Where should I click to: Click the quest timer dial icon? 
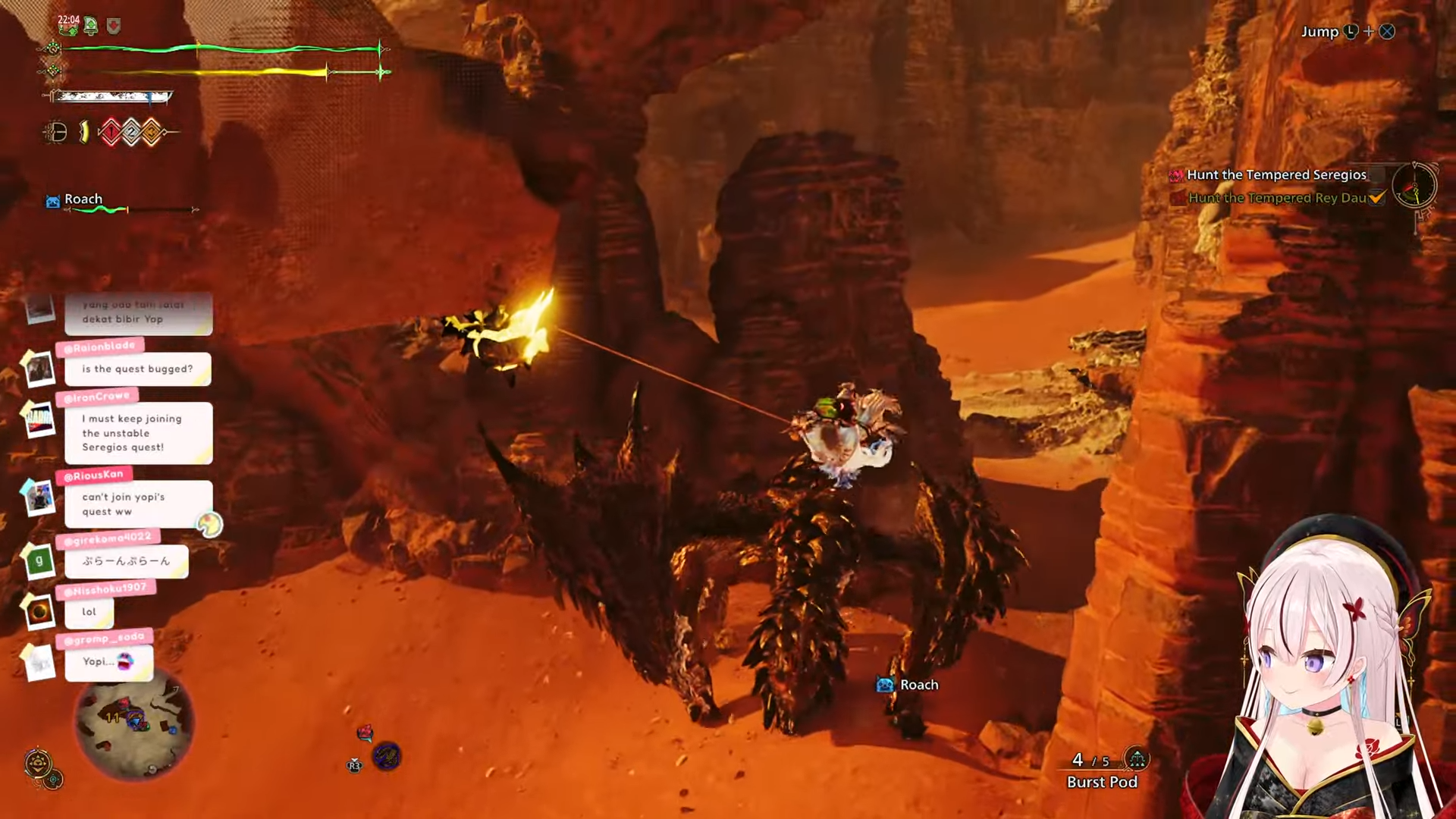(x=1414, y=186)
